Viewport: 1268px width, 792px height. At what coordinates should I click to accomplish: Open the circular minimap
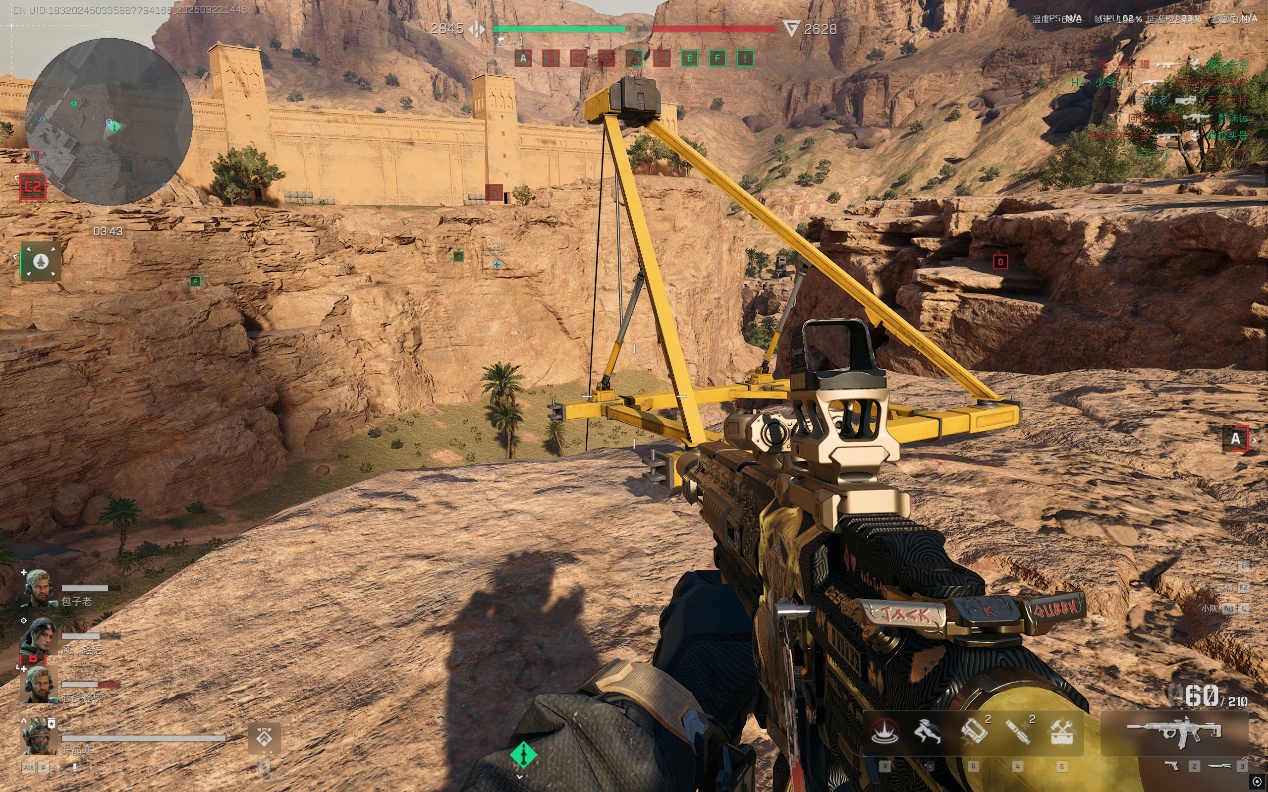click(x=108, y=122)
